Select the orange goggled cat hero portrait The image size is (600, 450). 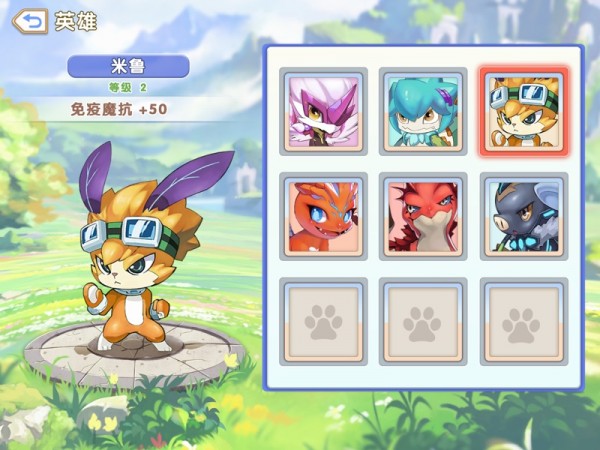523,111
